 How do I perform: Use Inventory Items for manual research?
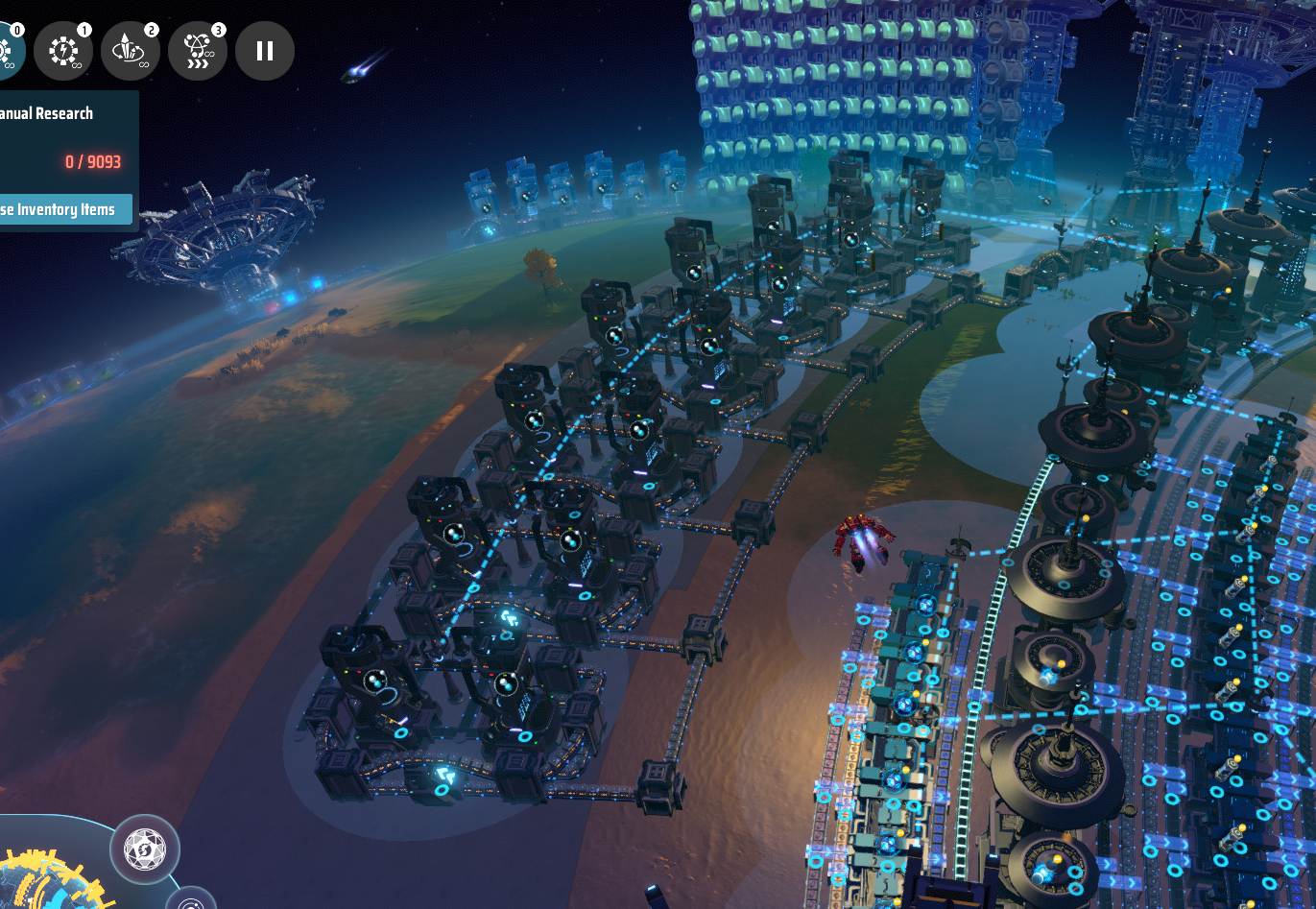pyautogui.click(x=63, y=209)
